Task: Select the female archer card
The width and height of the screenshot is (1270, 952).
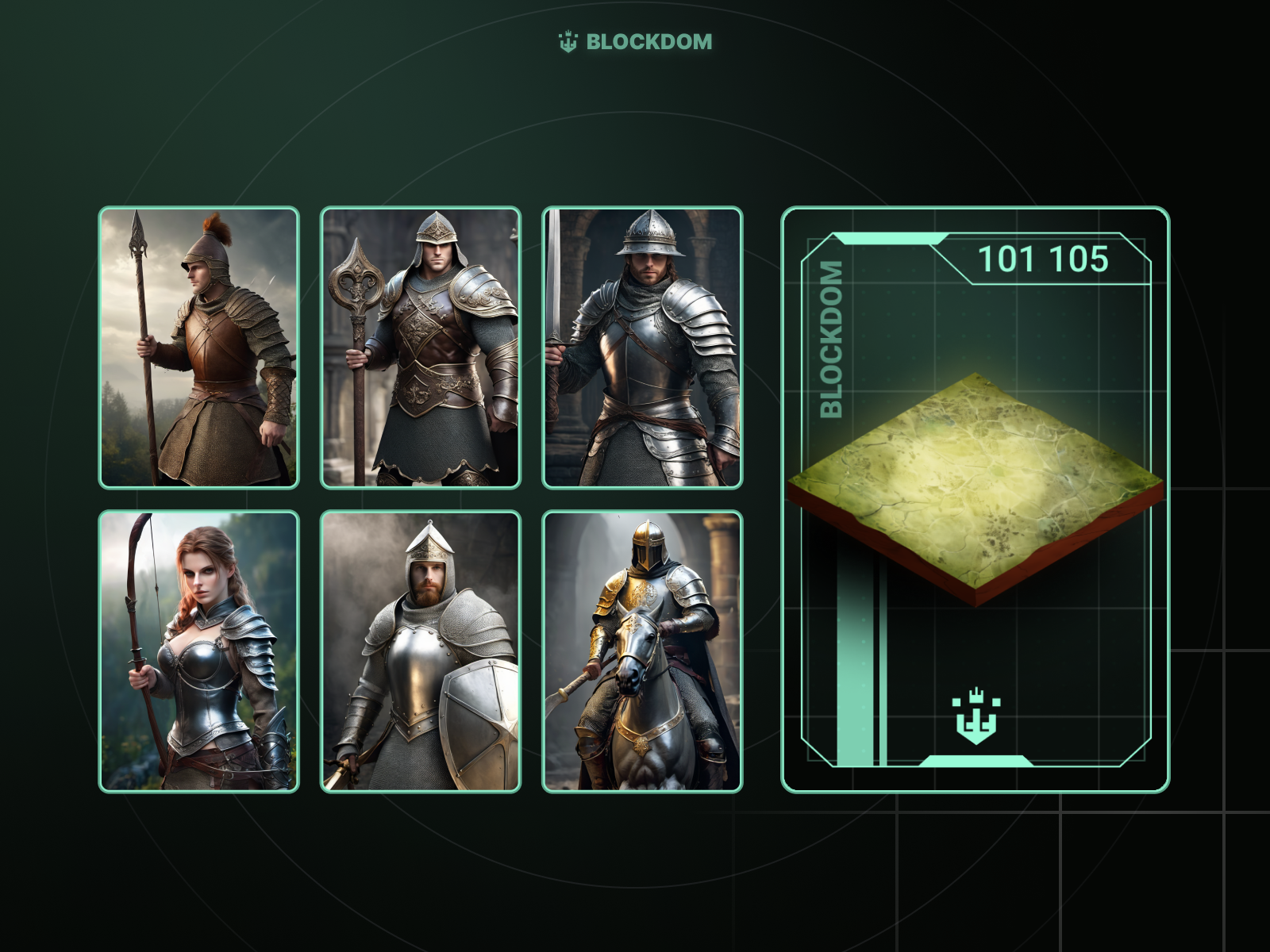Action: click(198, 651)
